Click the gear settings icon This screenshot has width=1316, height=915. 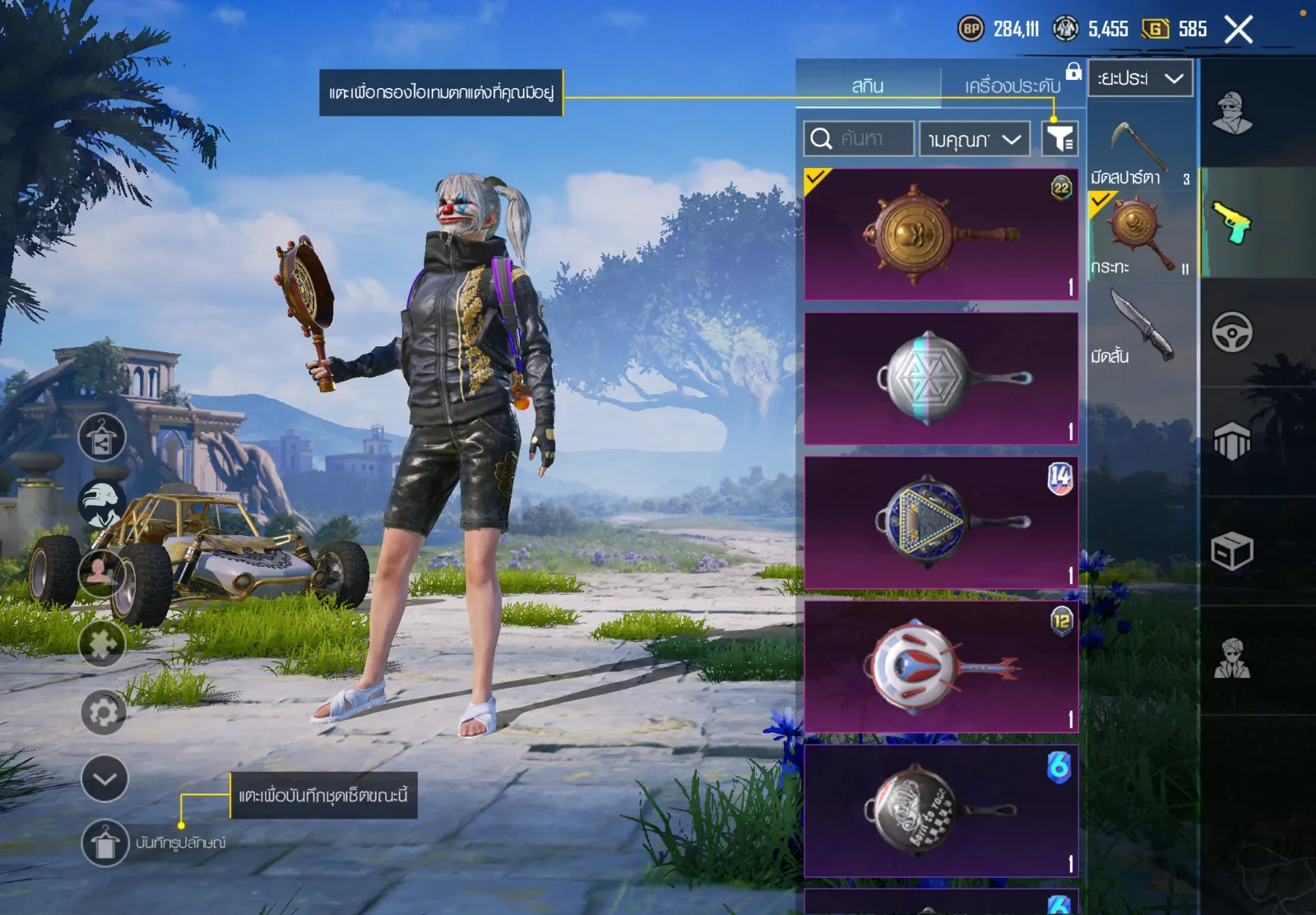(x=104, y=713)
